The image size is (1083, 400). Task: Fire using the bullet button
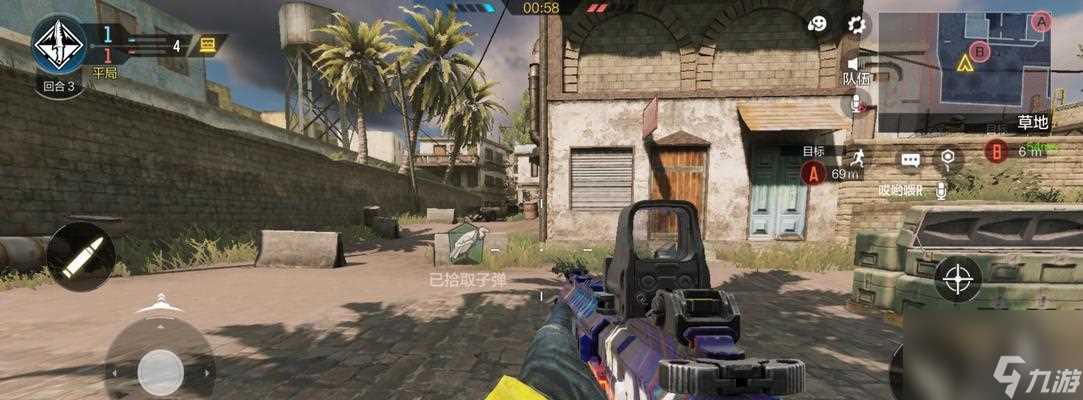(x=81, y=257)
